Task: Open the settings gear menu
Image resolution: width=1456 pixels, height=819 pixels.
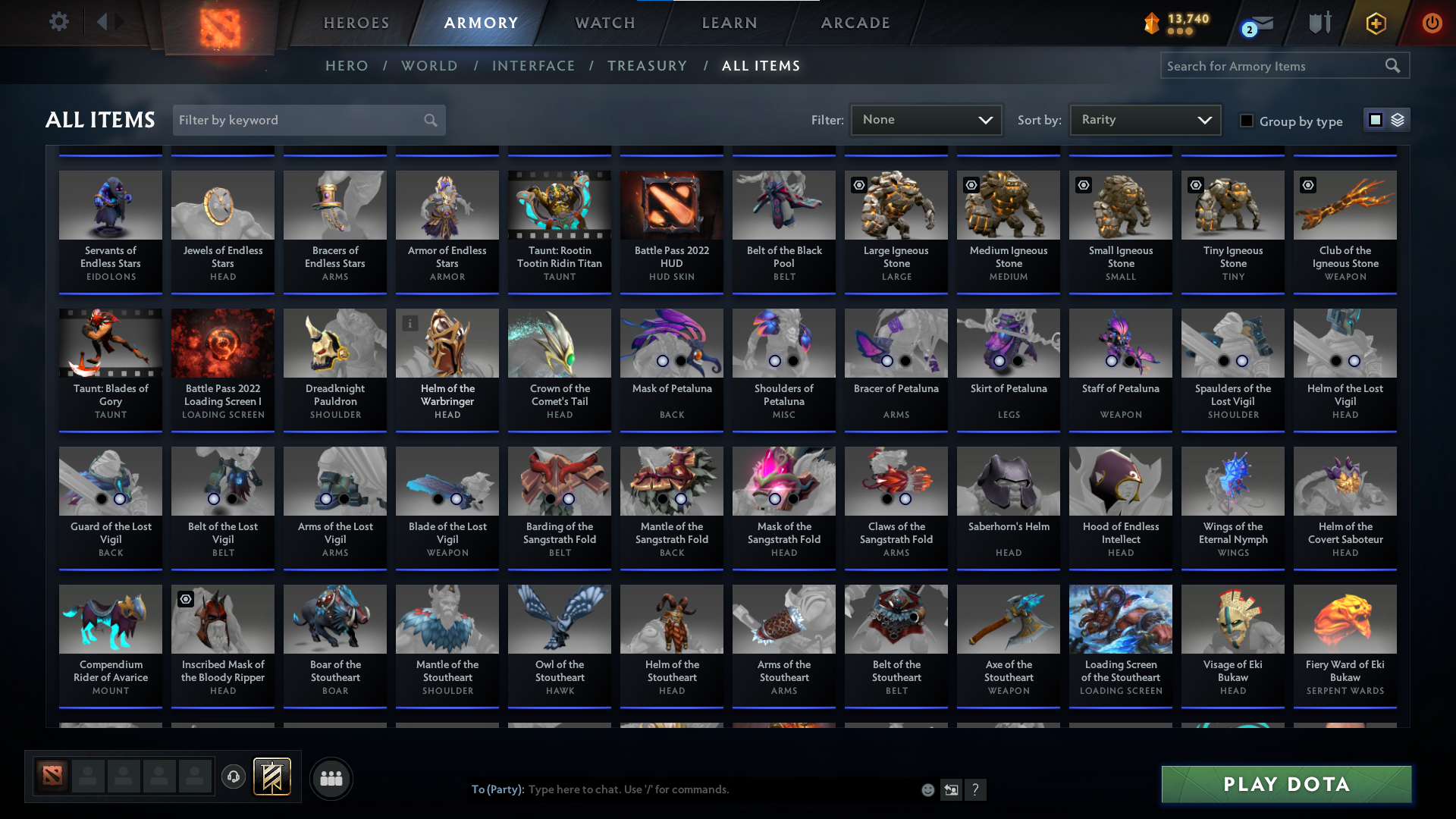Action: pos(59,22)
